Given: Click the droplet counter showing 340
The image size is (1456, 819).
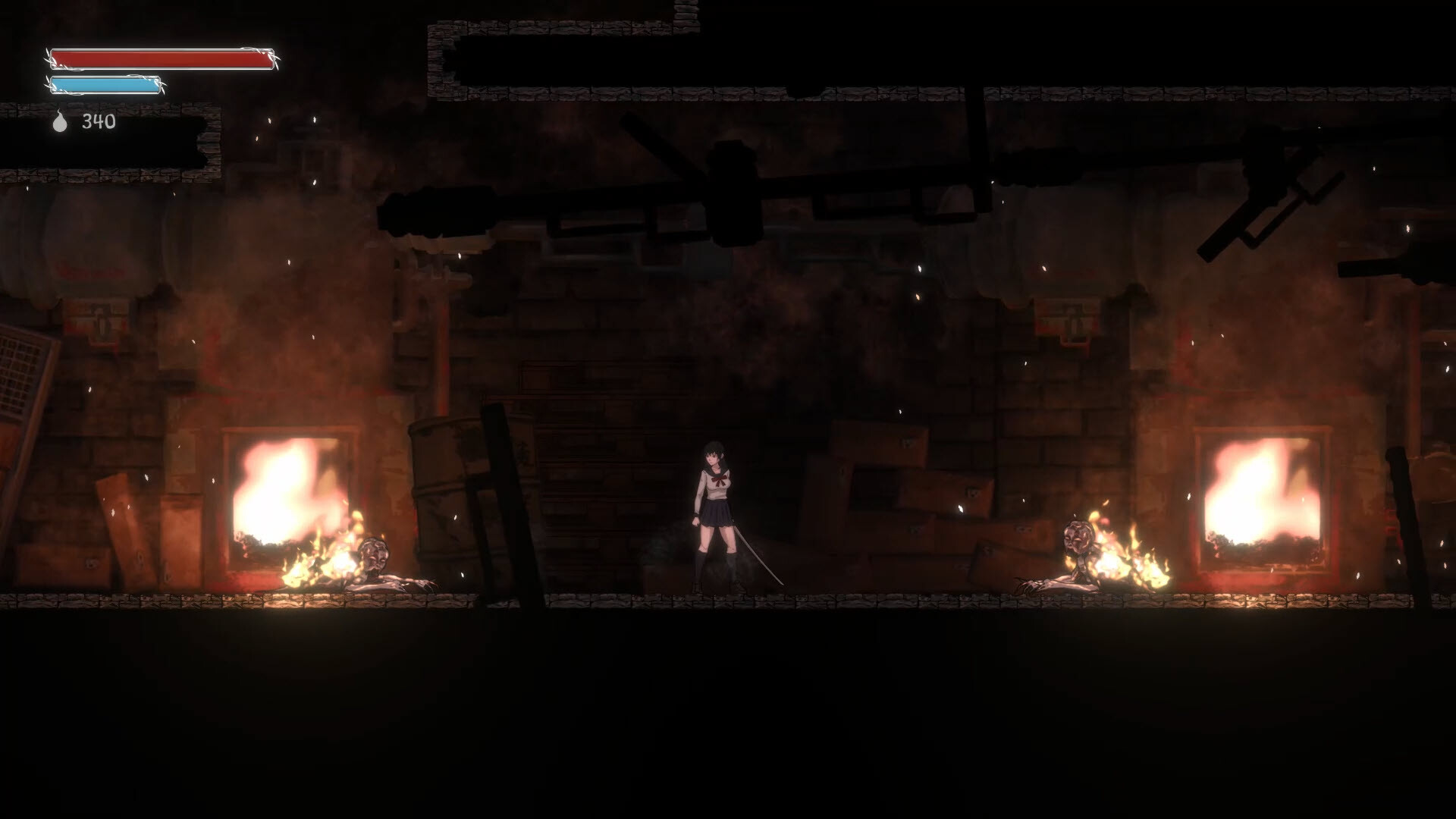Looking at the screenshot, I should [99, 121].
